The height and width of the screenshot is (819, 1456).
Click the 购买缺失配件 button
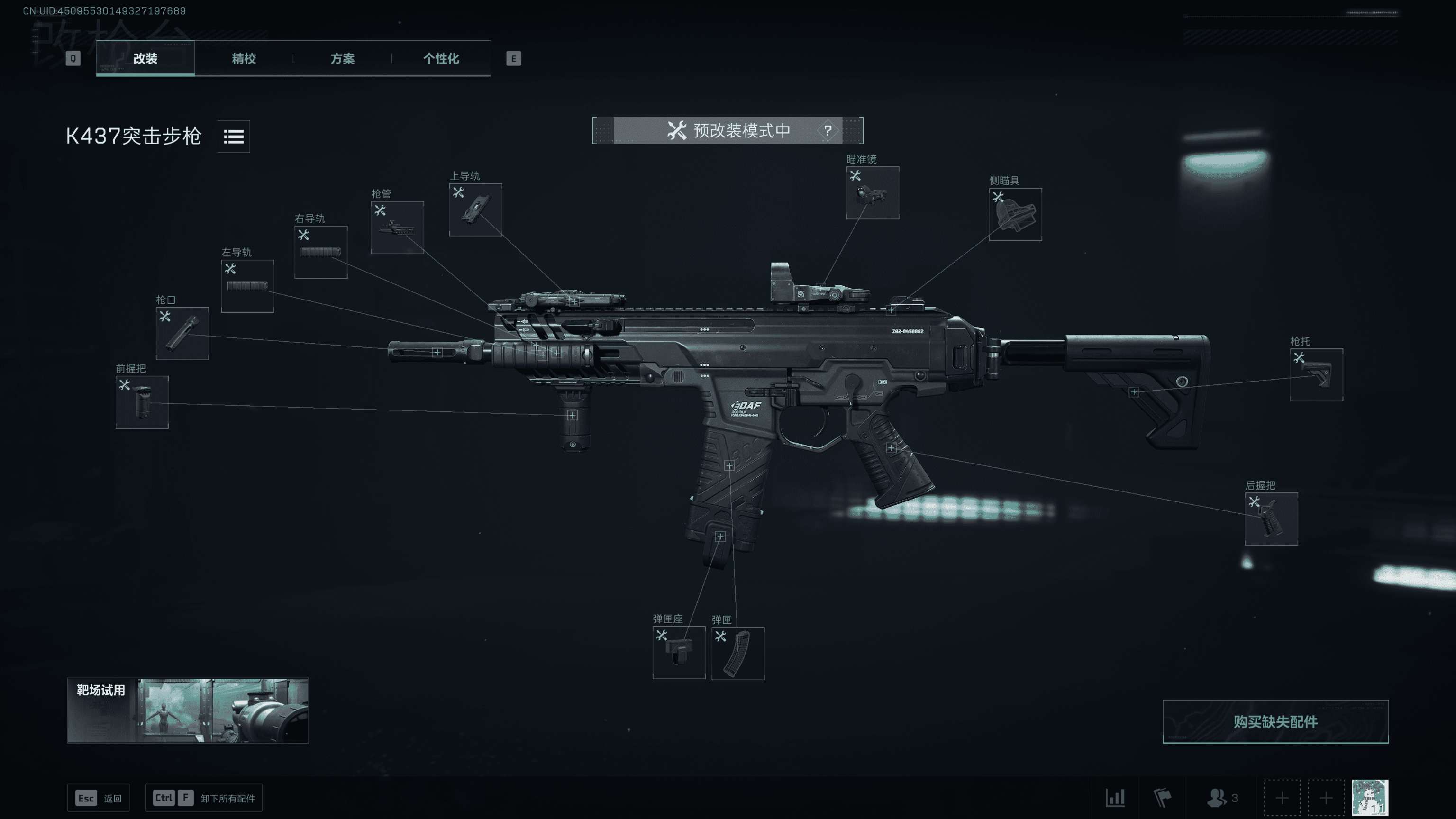click(x=1275, y=722)
